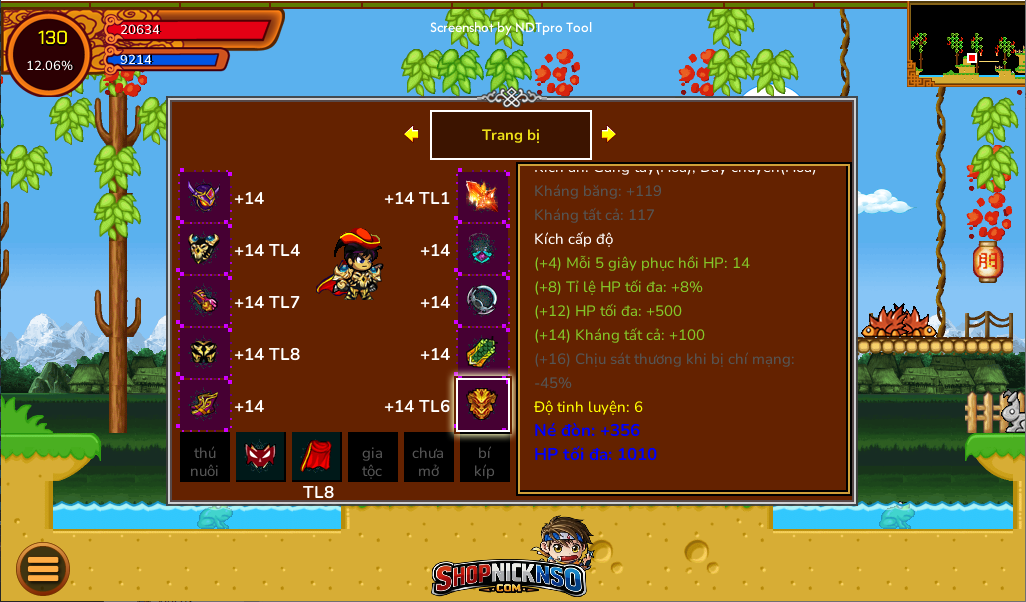
Task: Select the golden chest armor +14 TL4 slot
Action: click(x=206, y=249)
